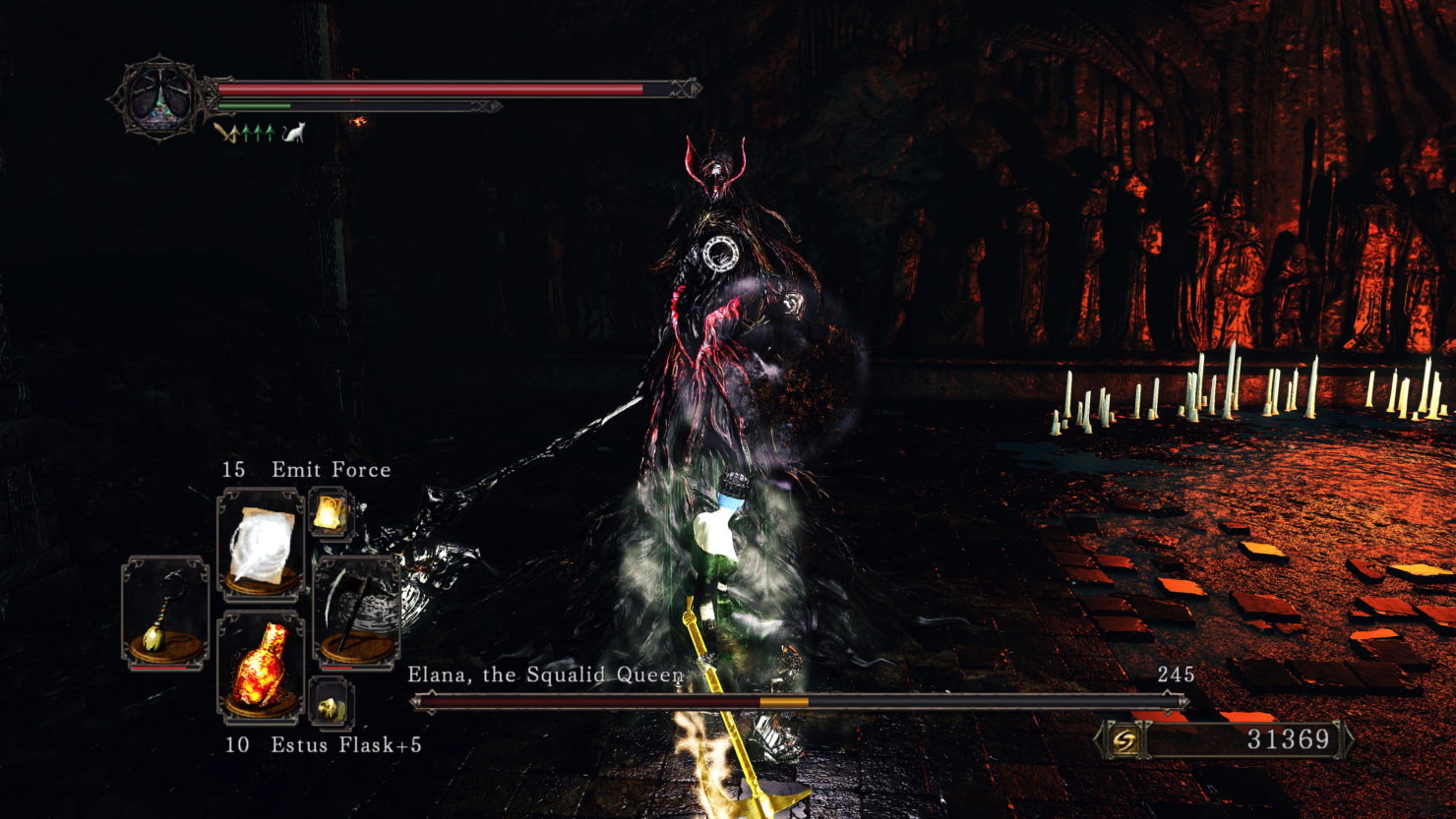Image resolution: width=1456 pixels, height=819 pixels.
Task: Toggle the yellow crossed-swords buff indicator
Action: [x=226, y=133]
